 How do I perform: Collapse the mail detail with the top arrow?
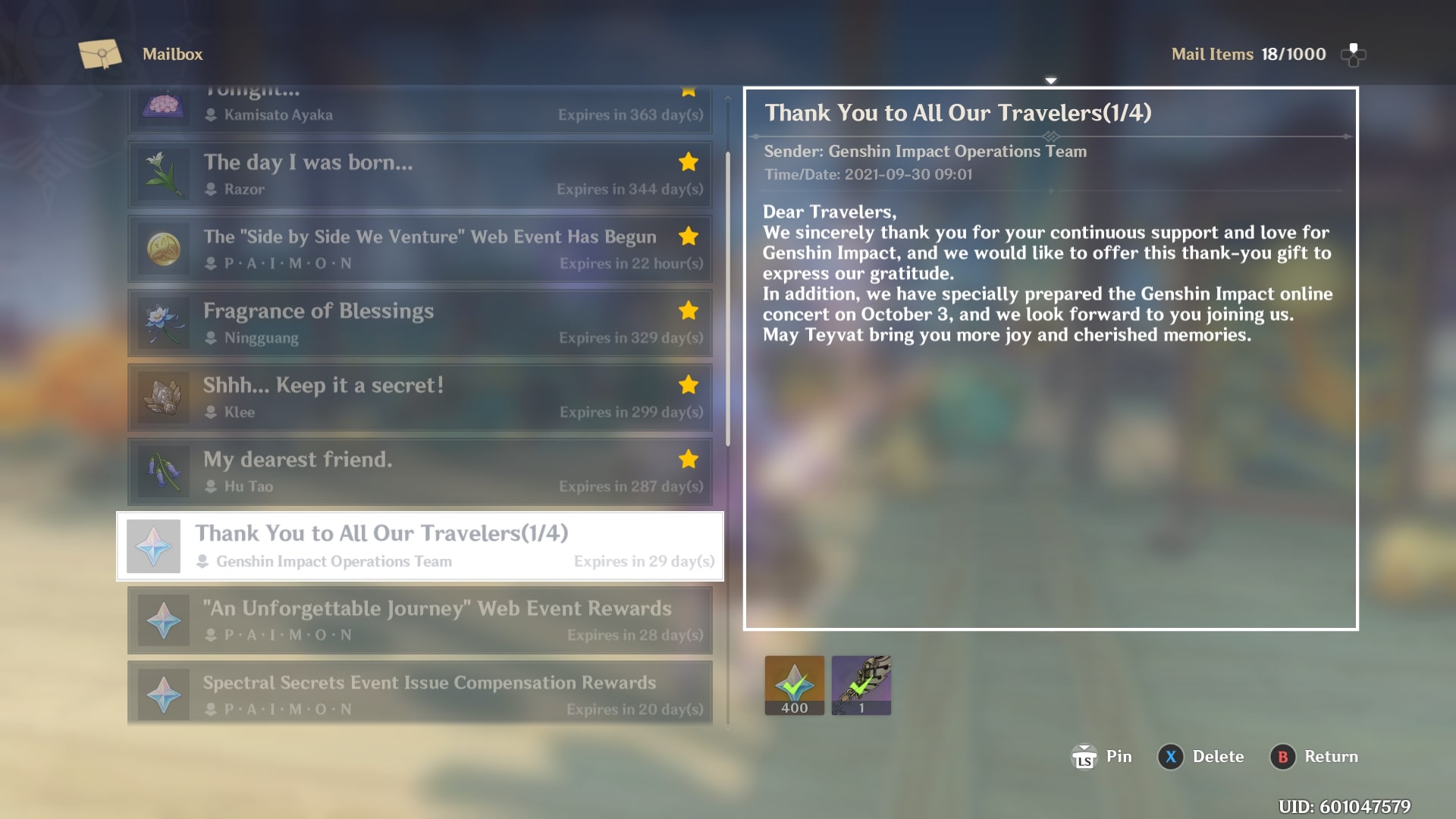pyautogui.click(x=1051, y=79)
